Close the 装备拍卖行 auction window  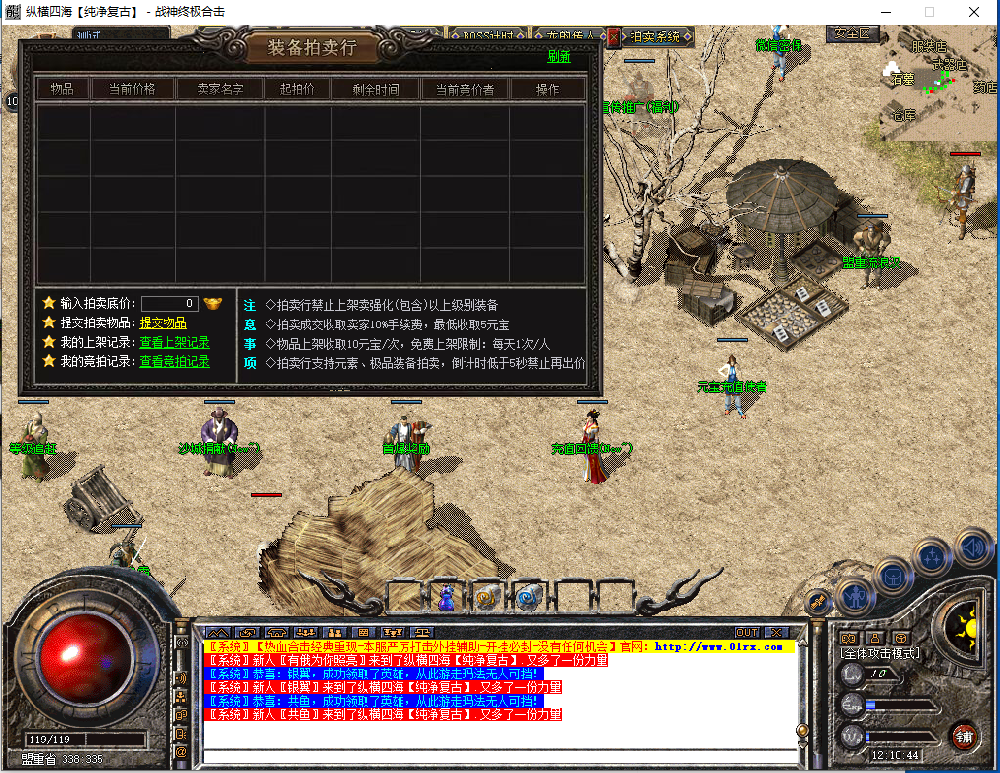[614, 36]
